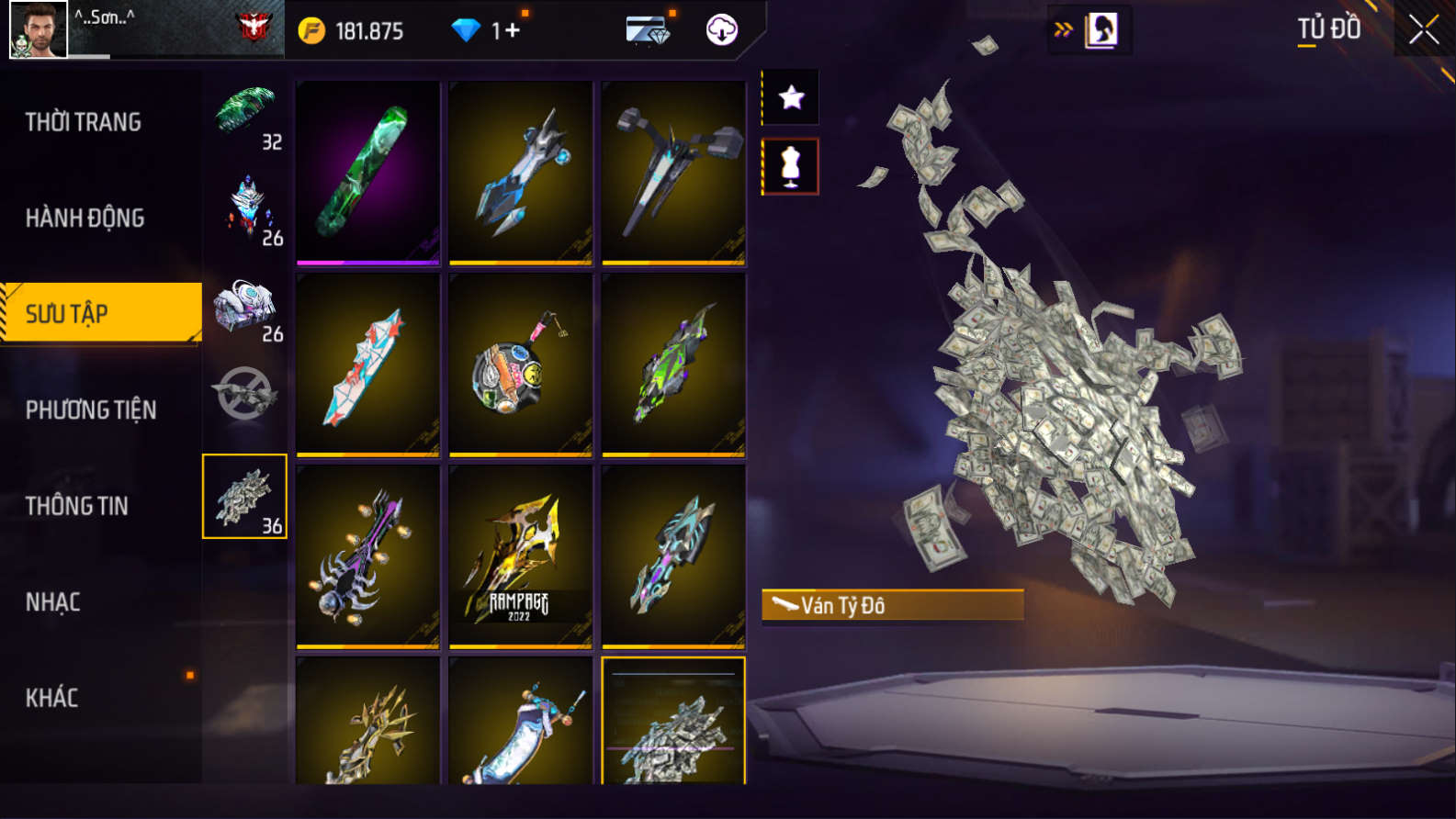Select the green surfboard subcategory with 32 items
1456x819 pixels.
[x=245, y=115]
